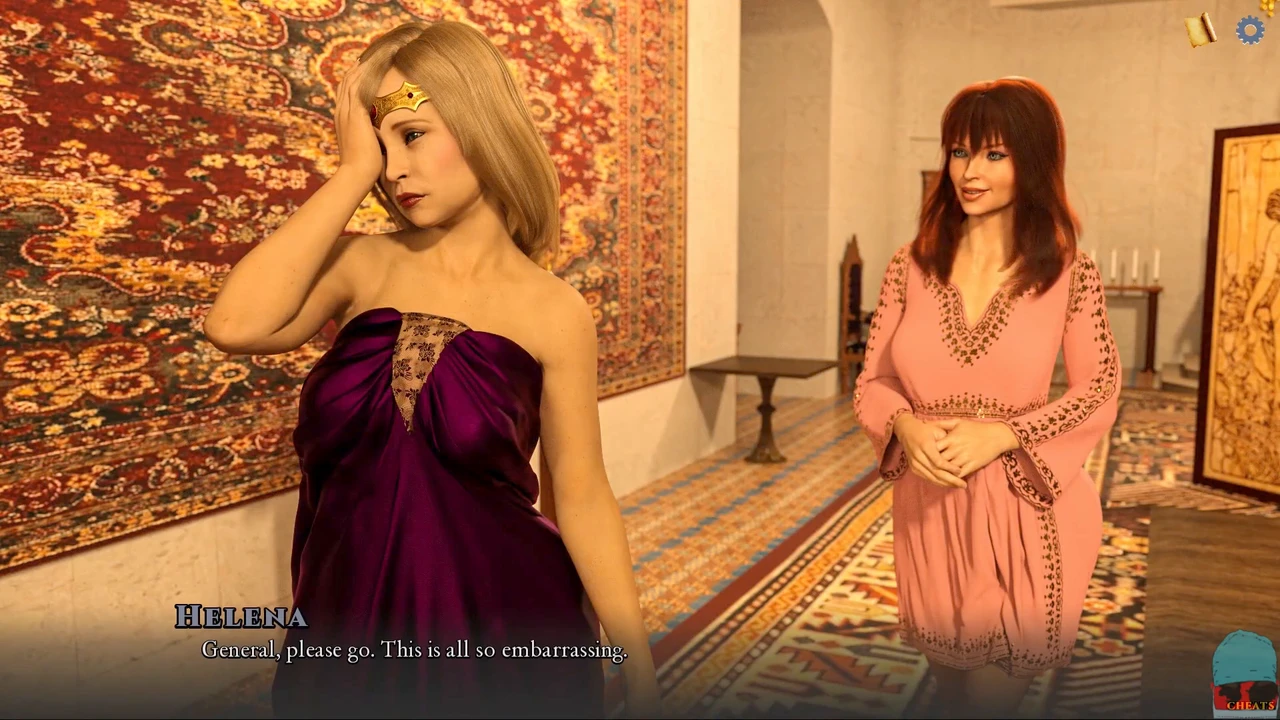Open the settings gear icon

coord(1249,30)
